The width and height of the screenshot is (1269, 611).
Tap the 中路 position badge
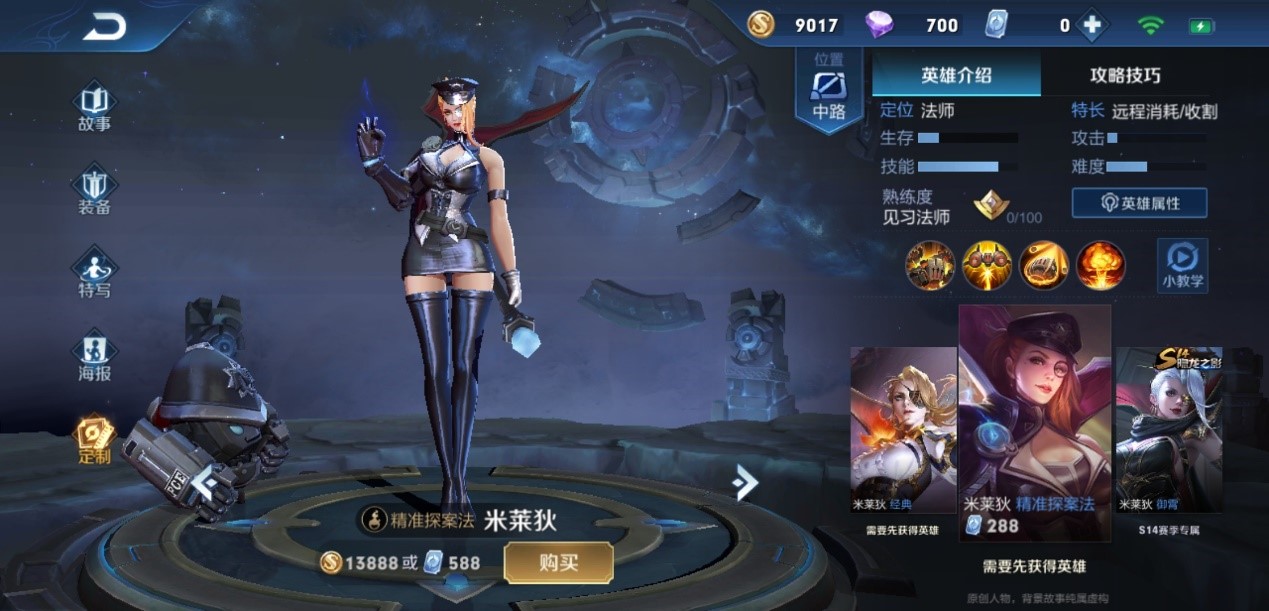coord(829,90)
